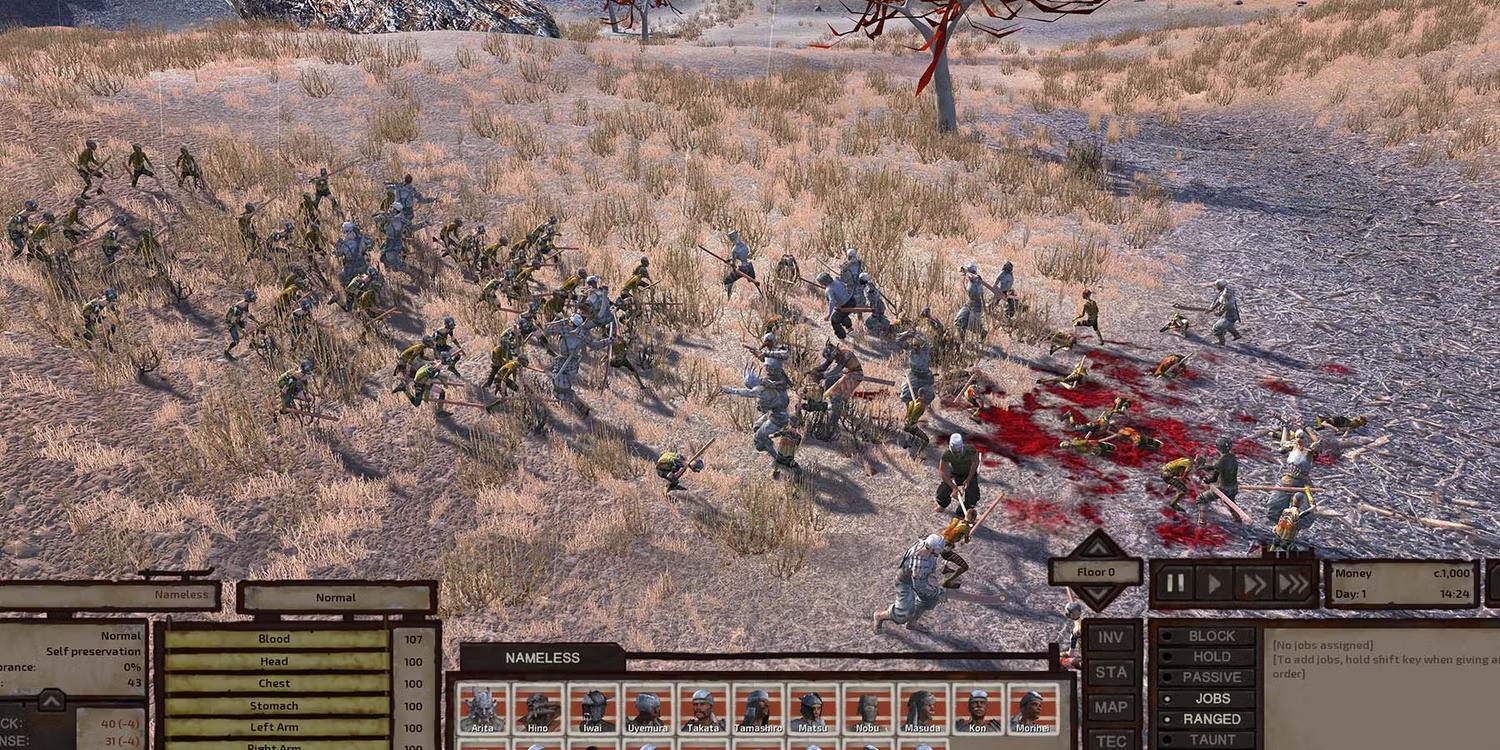The image size is (1500, 750).
Task: Go up one floor level
Action: click(x=1097, y=546)
